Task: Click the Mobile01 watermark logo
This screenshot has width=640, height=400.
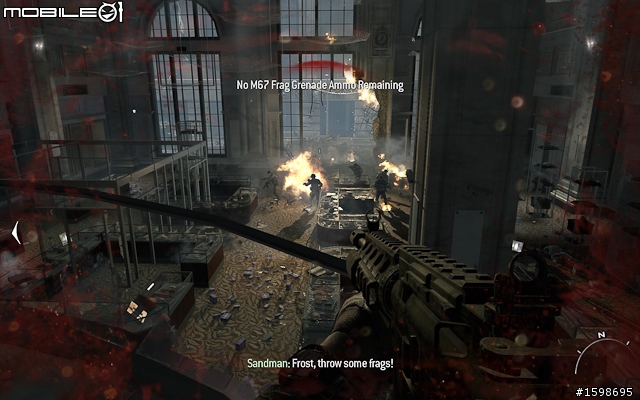Action: tap(62, 12)
